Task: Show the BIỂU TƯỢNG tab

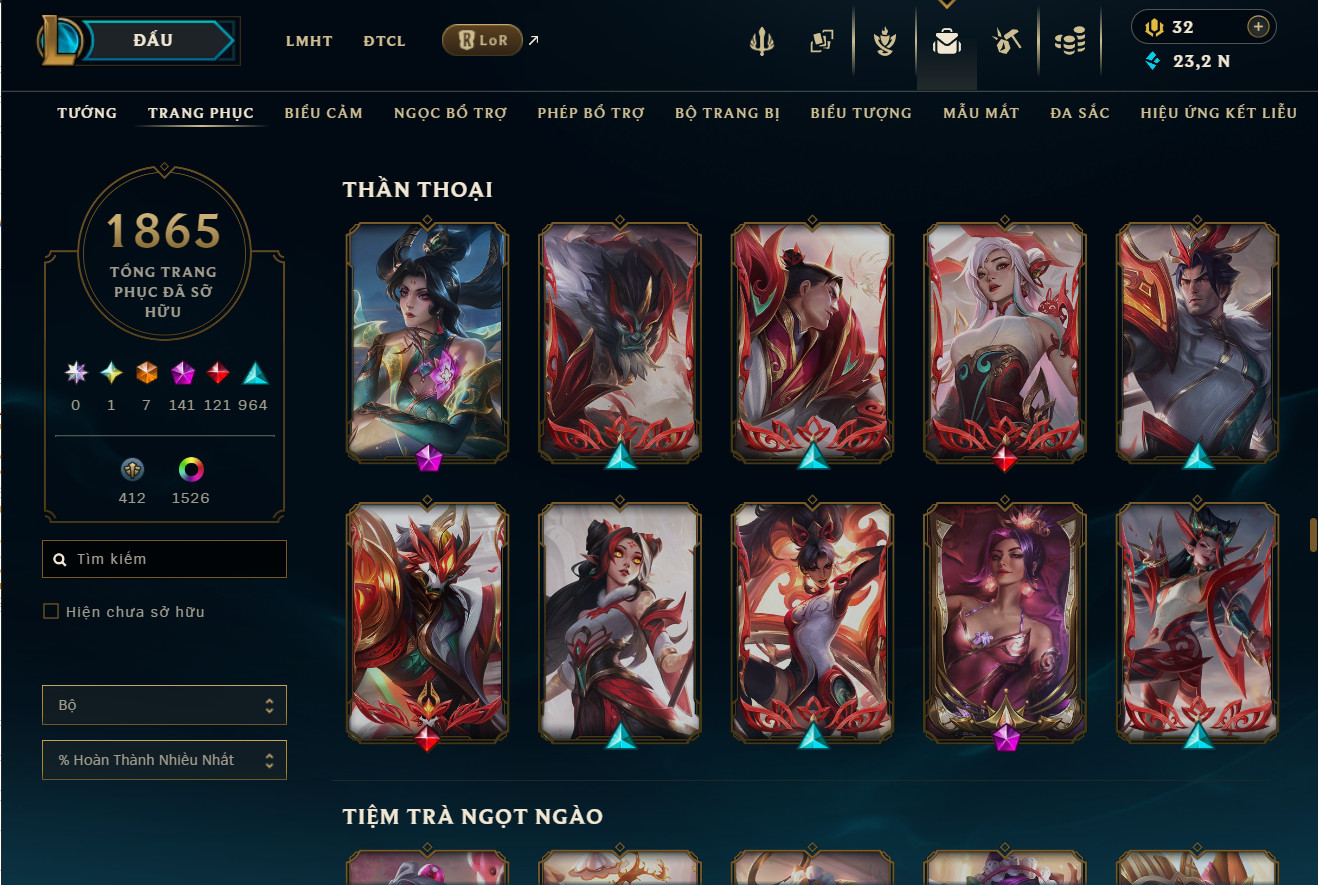Action: pos(861,113)
